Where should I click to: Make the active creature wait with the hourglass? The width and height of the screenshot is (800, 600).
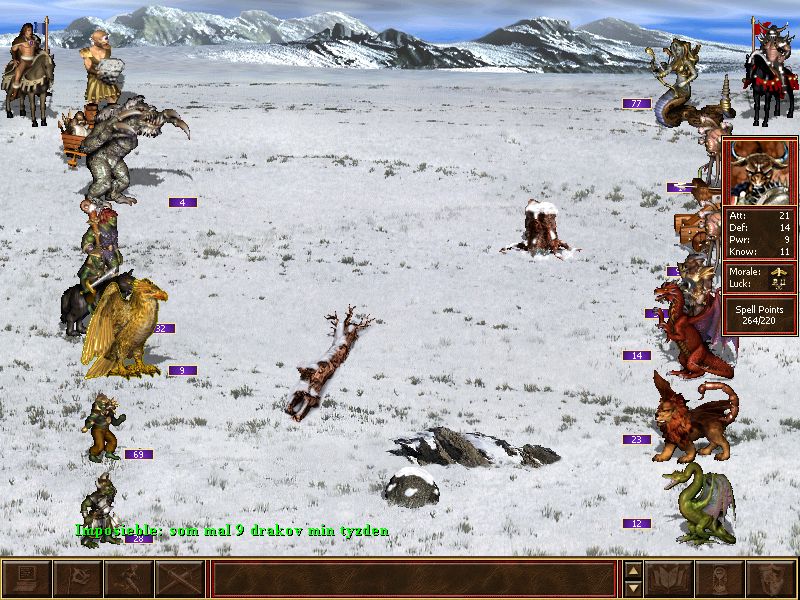tap(721, 579)
